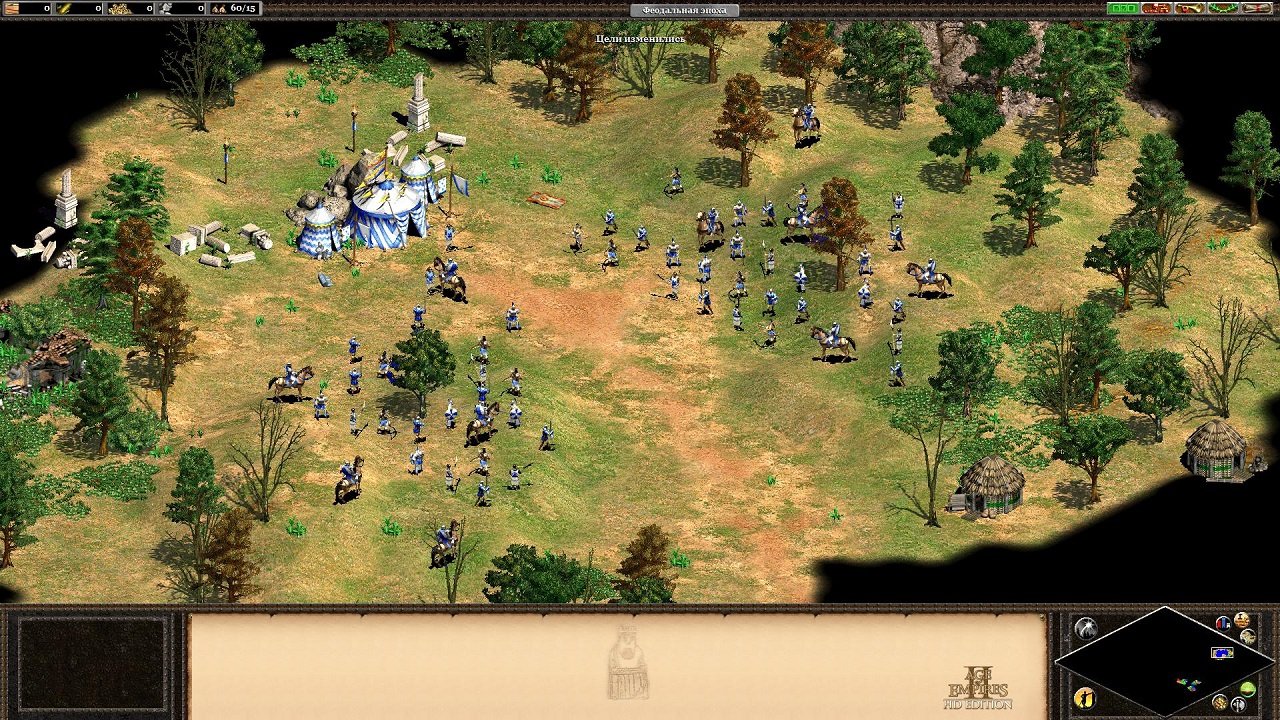Image resolution: width=1280 pixels, height=720 pixels.
Task: Toggle combat view via crossed-weapons minimap icon
Action: [1238, 704]
